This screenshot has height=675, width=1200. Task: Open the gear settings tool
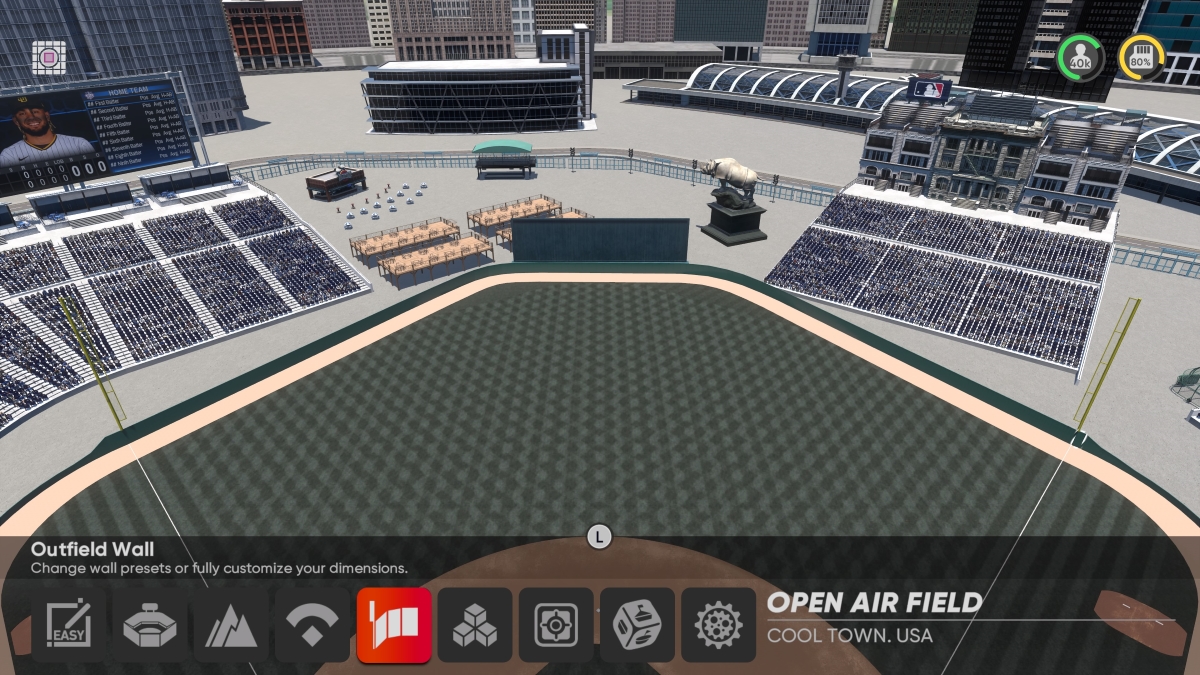[718, 625]
